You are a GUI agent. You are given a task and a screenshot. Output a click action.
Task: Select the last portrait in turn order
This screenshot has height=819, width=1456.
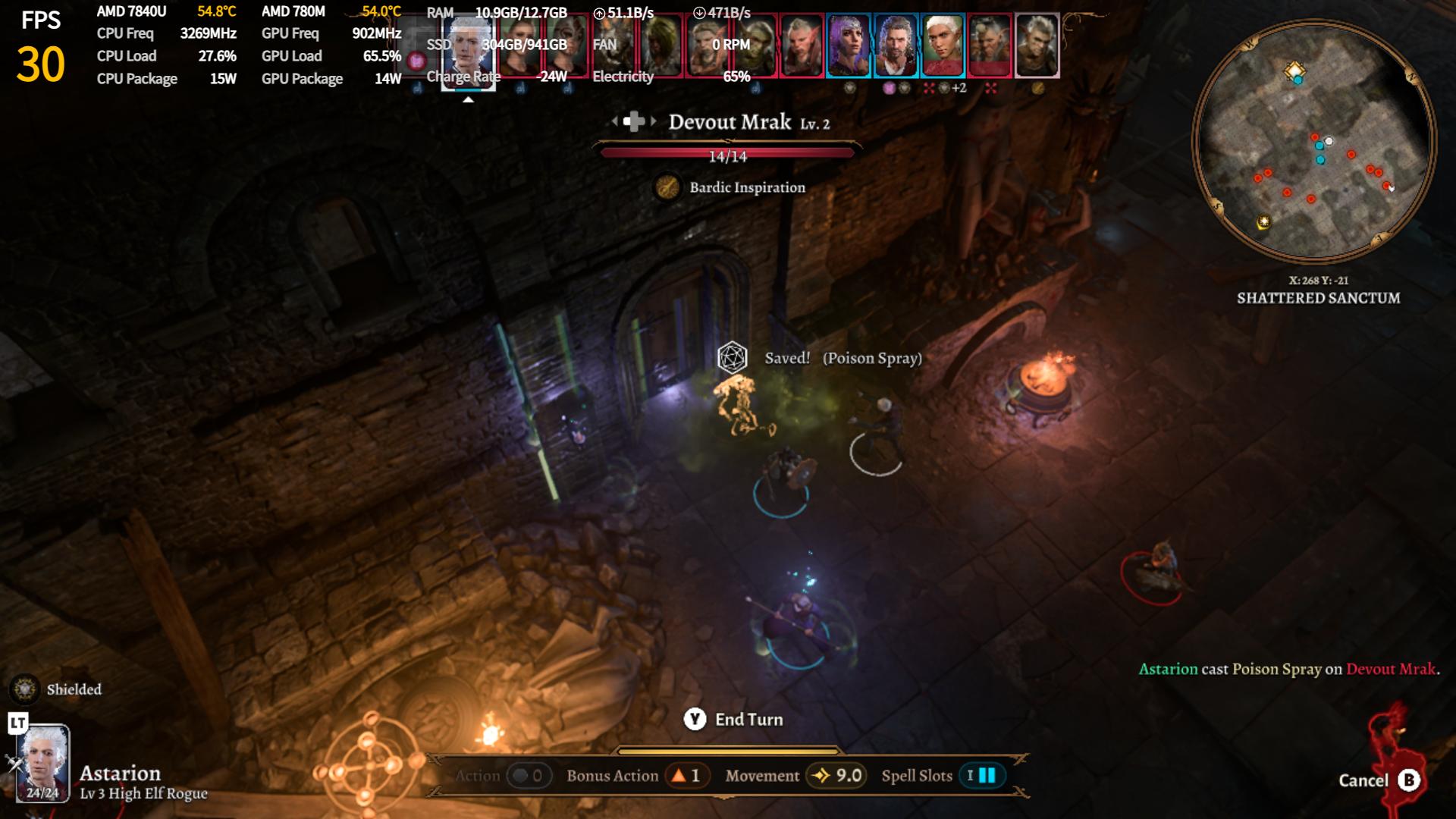click(1037, 45)
